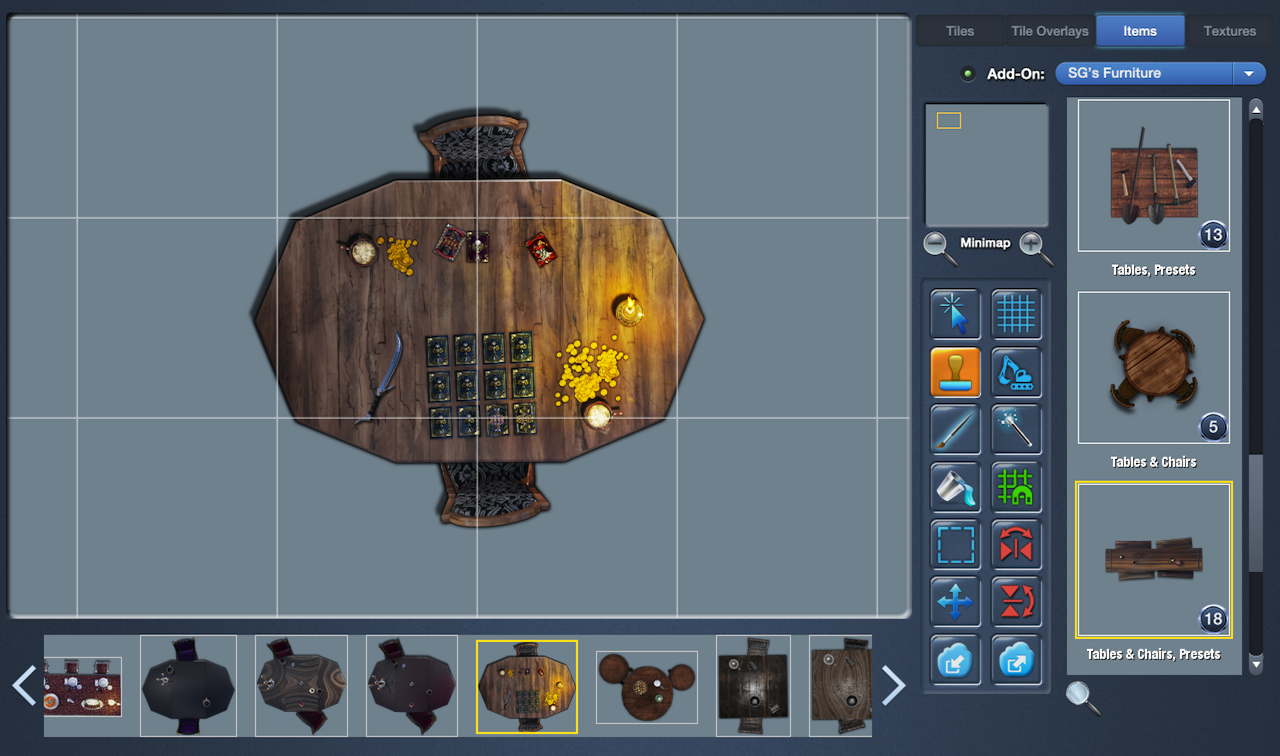
Task: Choose the Paint Bucket fill tool
Action: tap(954, 488)
